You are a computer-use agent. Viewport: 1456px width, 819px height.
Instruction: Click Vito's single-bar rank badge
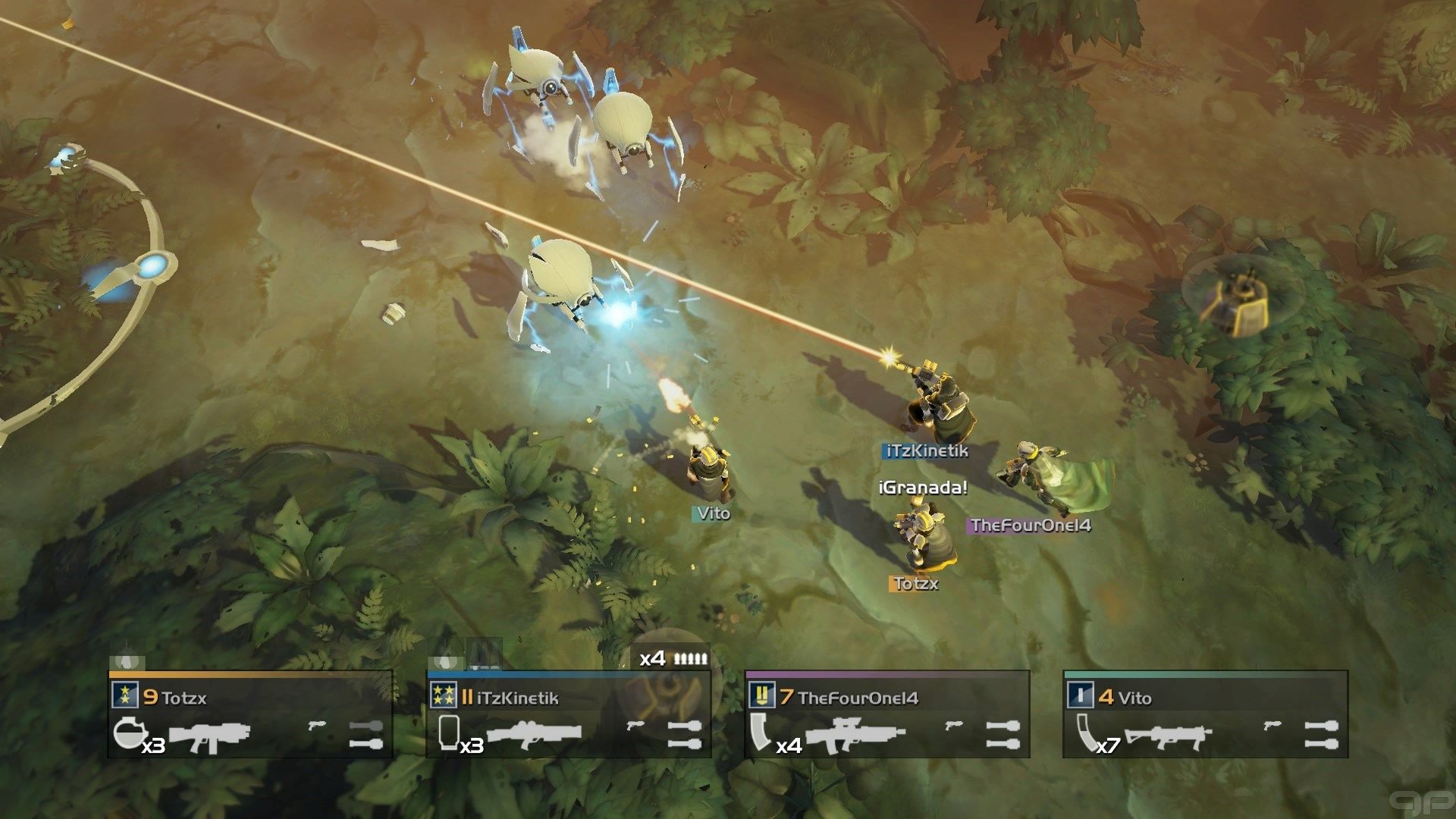1081,695
